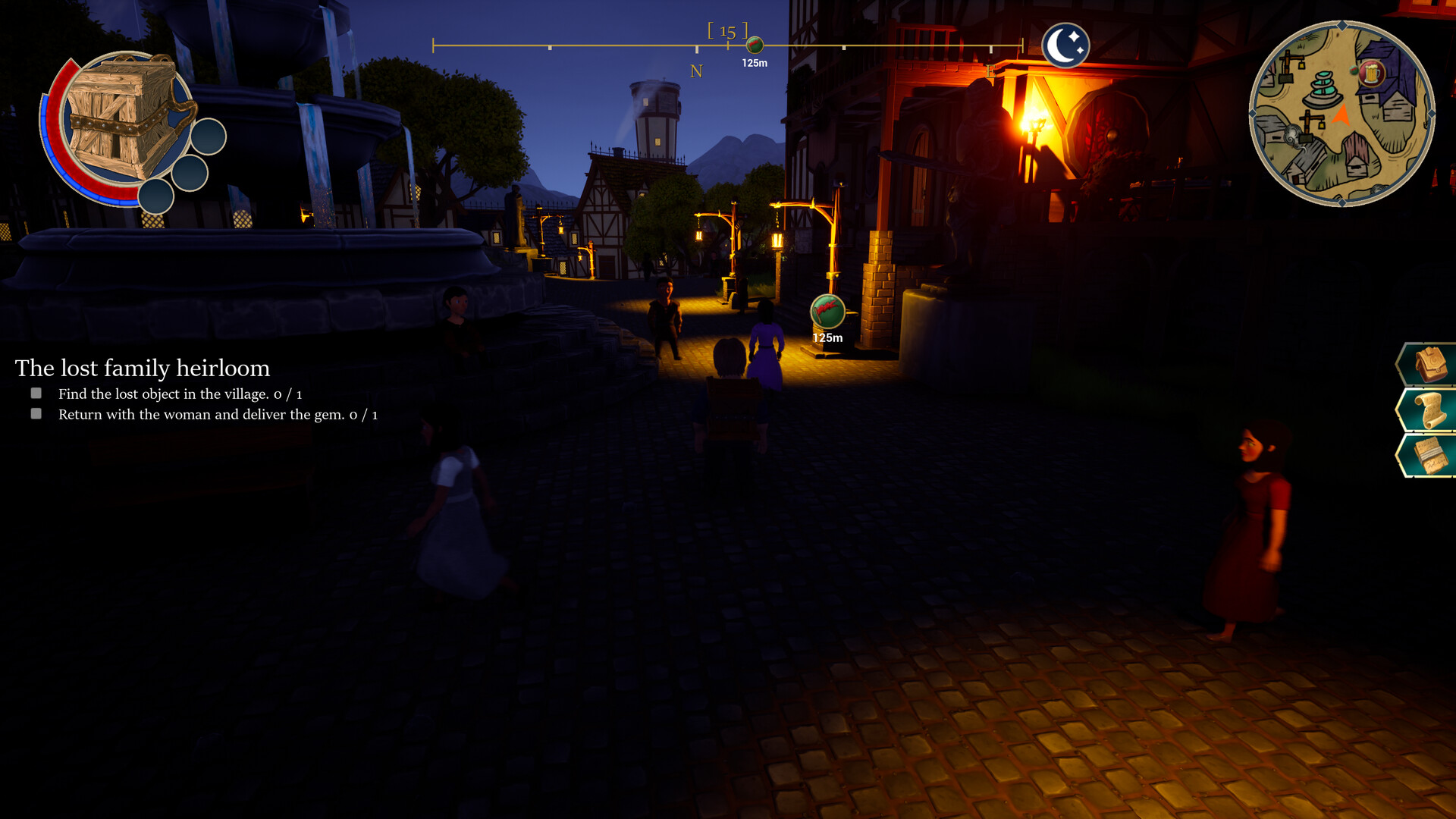Open the backpack inventory icon
Image resolution: width=1456 pixels, height=819 pixels.
(x=1430, y=362)
